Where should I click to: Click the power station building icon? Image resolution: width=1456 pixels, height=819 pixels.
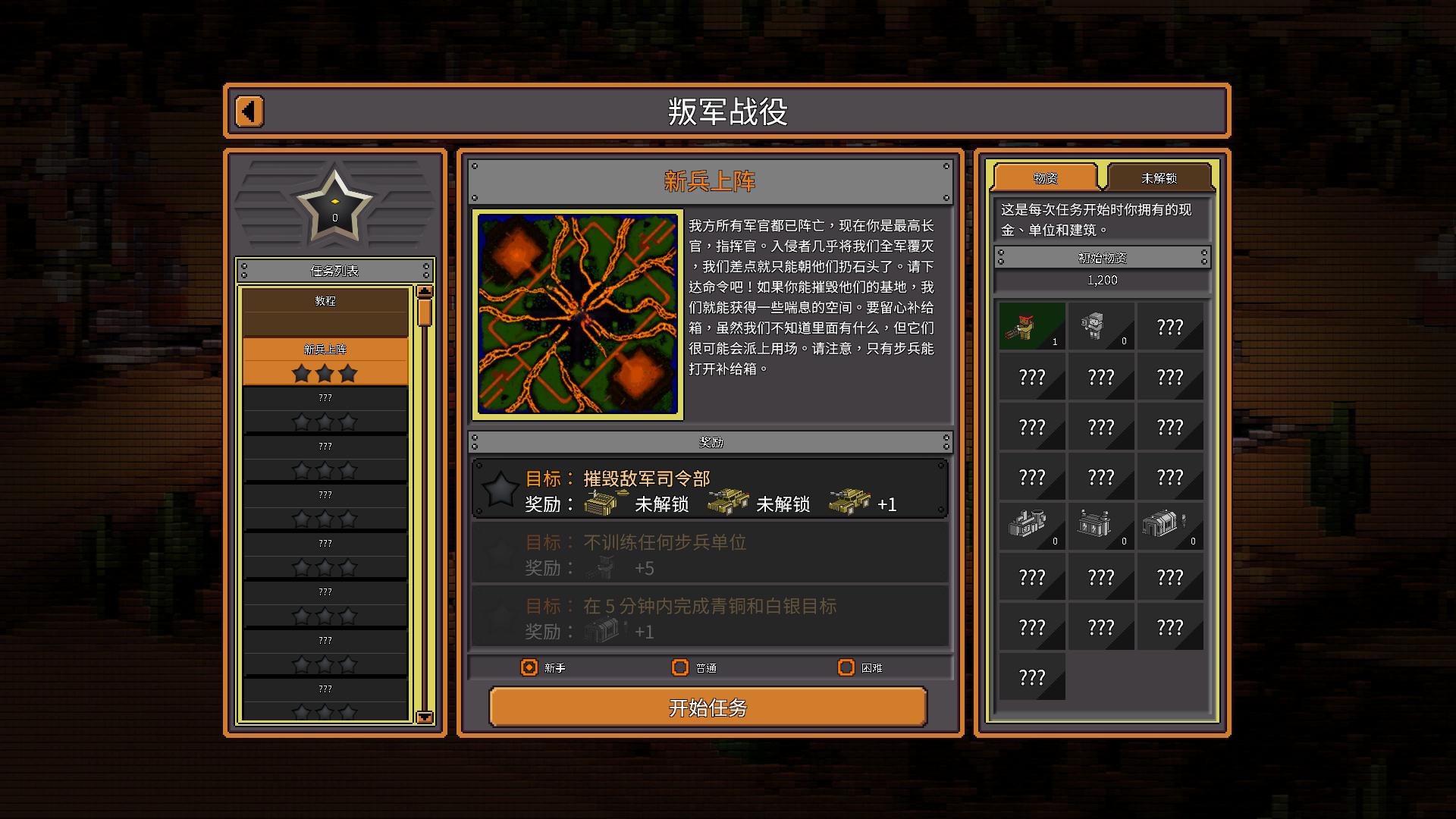click(1101, 526)
